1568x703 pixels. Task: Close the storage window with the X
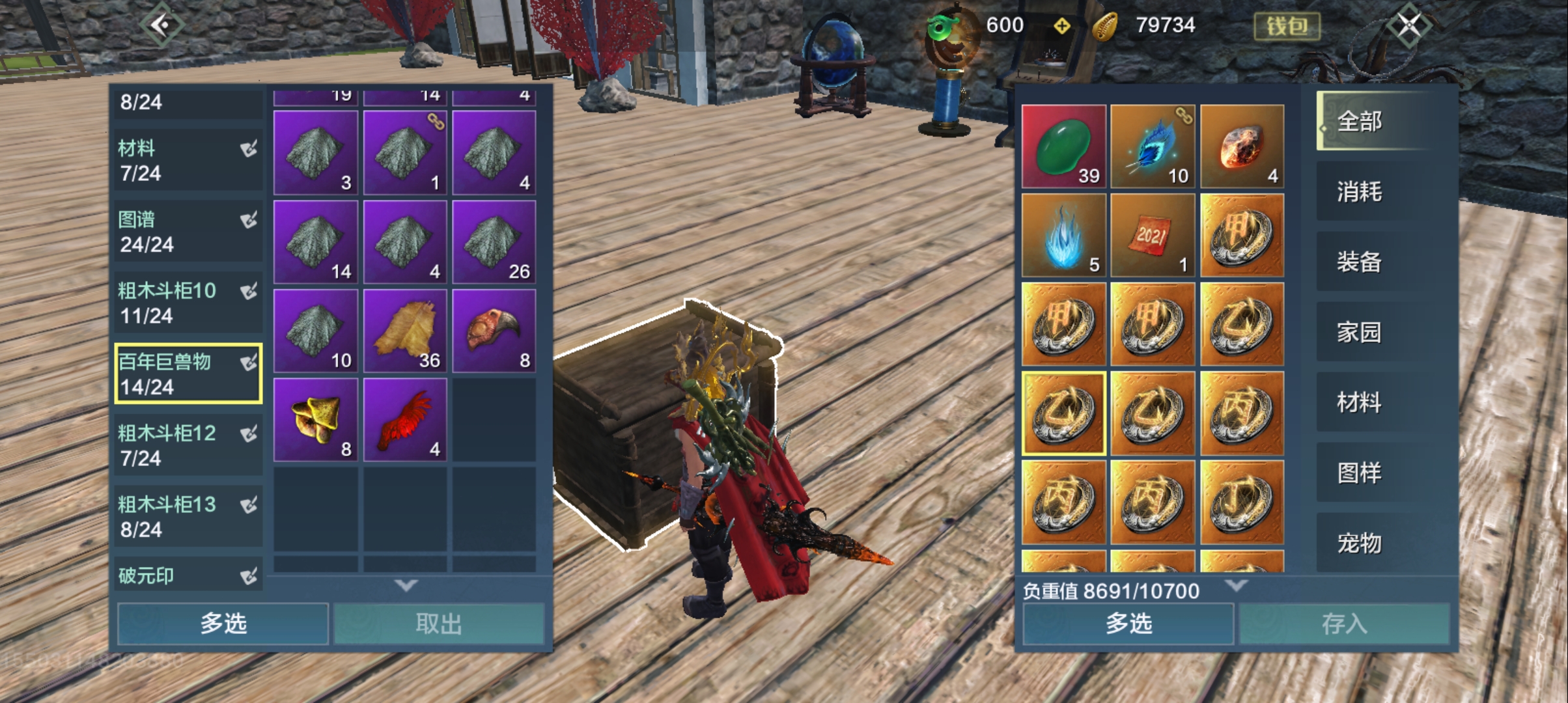tap(1408, 26)
